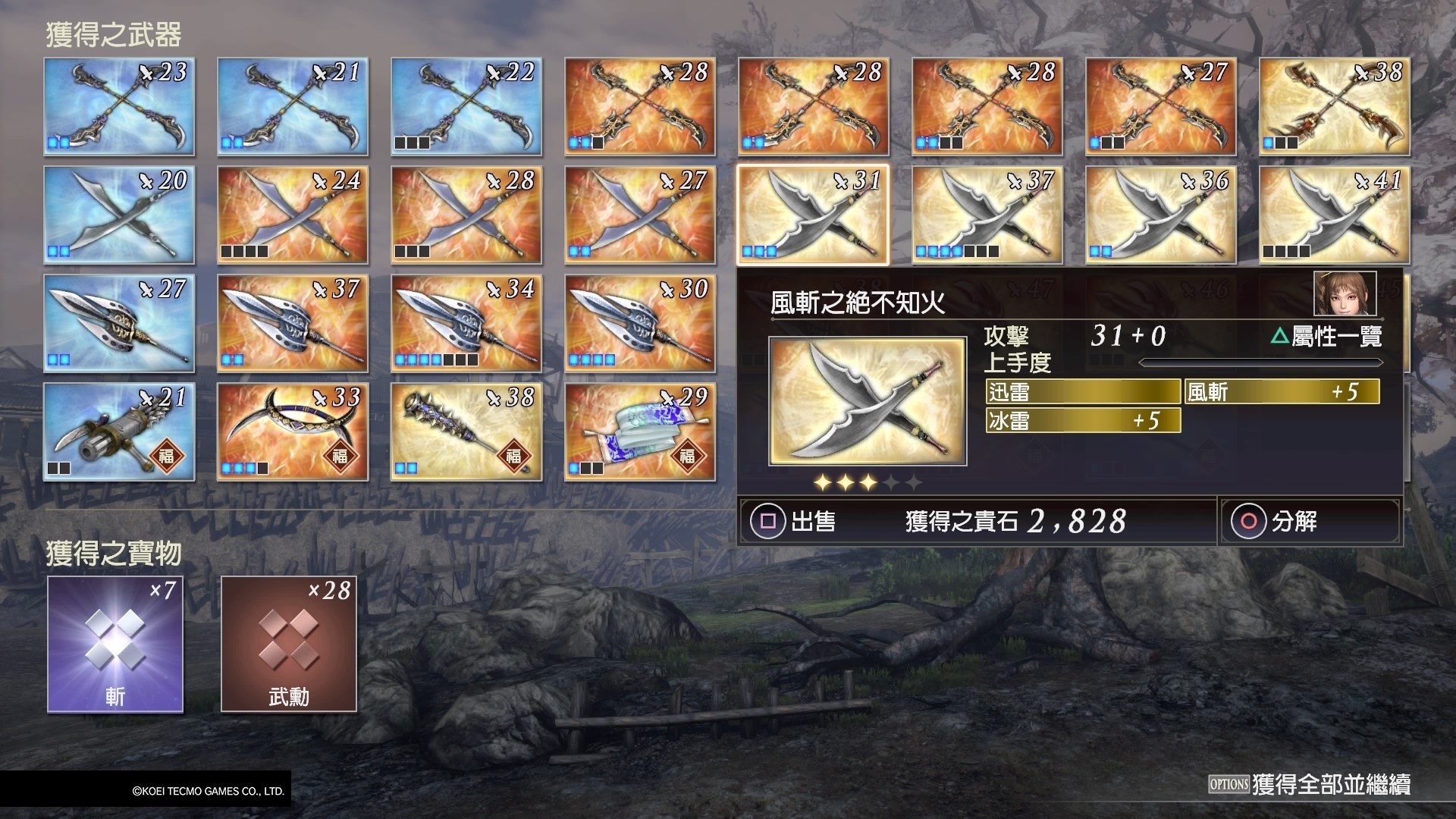Pick the orange drill lance with attack 34
The width and height of the screenshot is (1456, 819).
[x=466, y=323]
